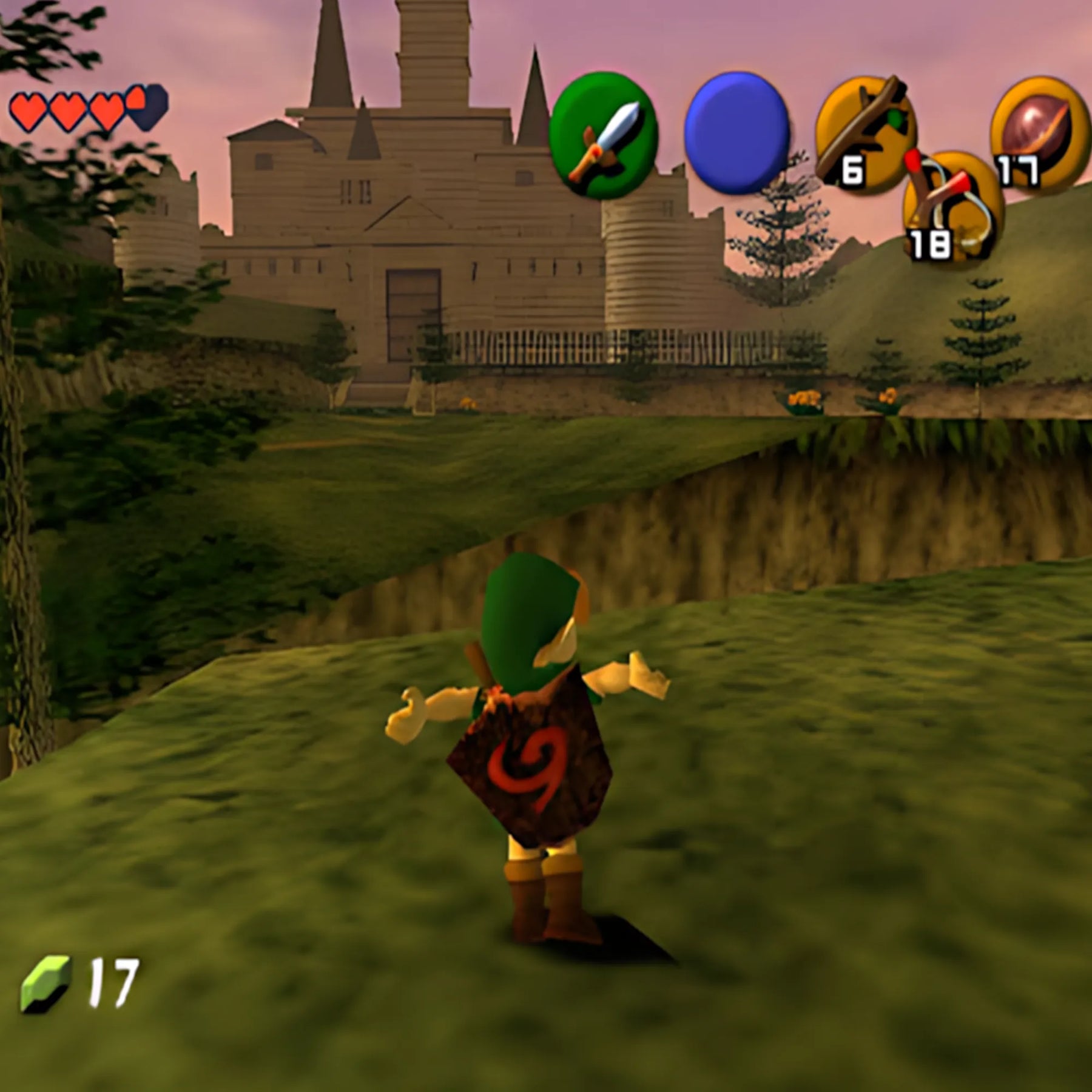
Task: Use the Deku Stick item icon
Action: coord(865,133)
